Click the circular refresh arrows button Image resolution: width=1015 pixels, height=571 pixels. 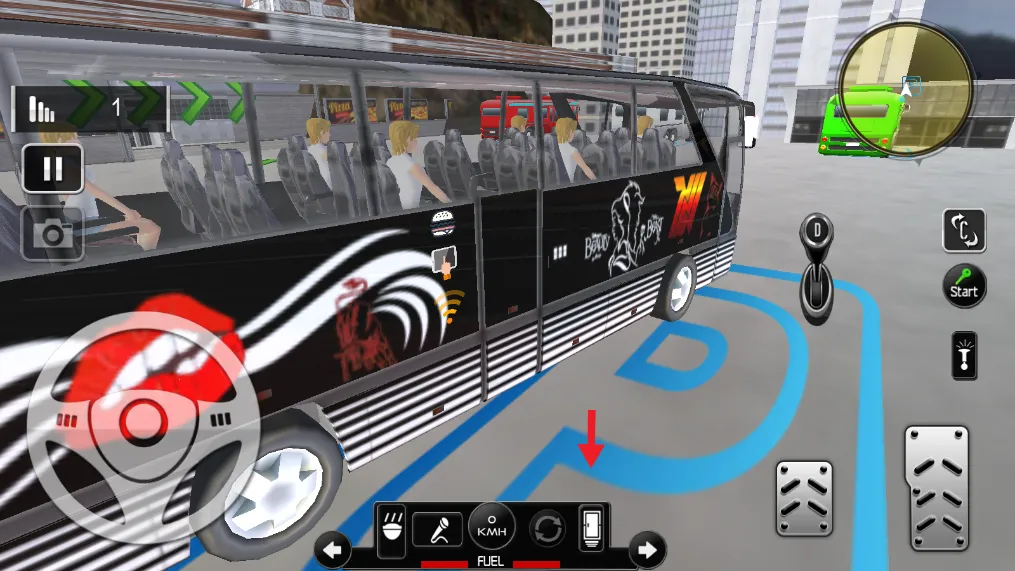point(547,528)
